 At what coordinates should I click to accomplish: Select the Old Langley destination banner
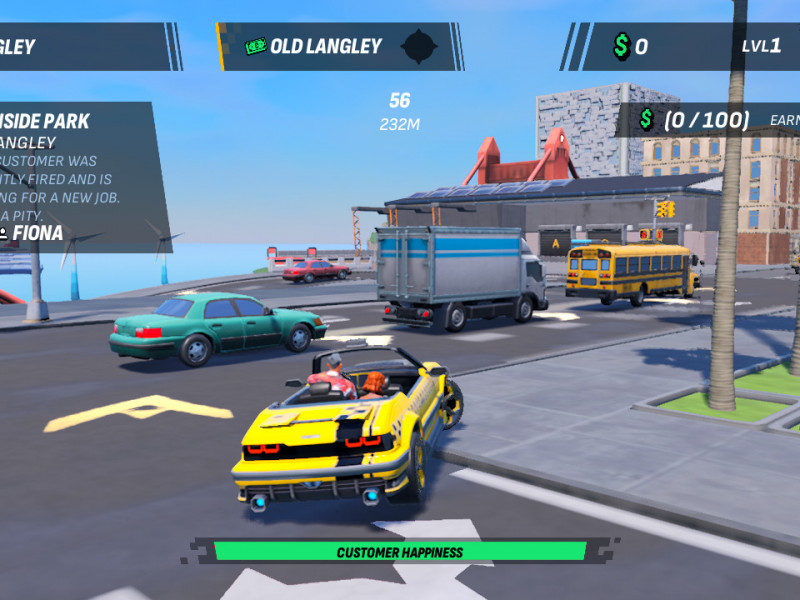point(327,46)
